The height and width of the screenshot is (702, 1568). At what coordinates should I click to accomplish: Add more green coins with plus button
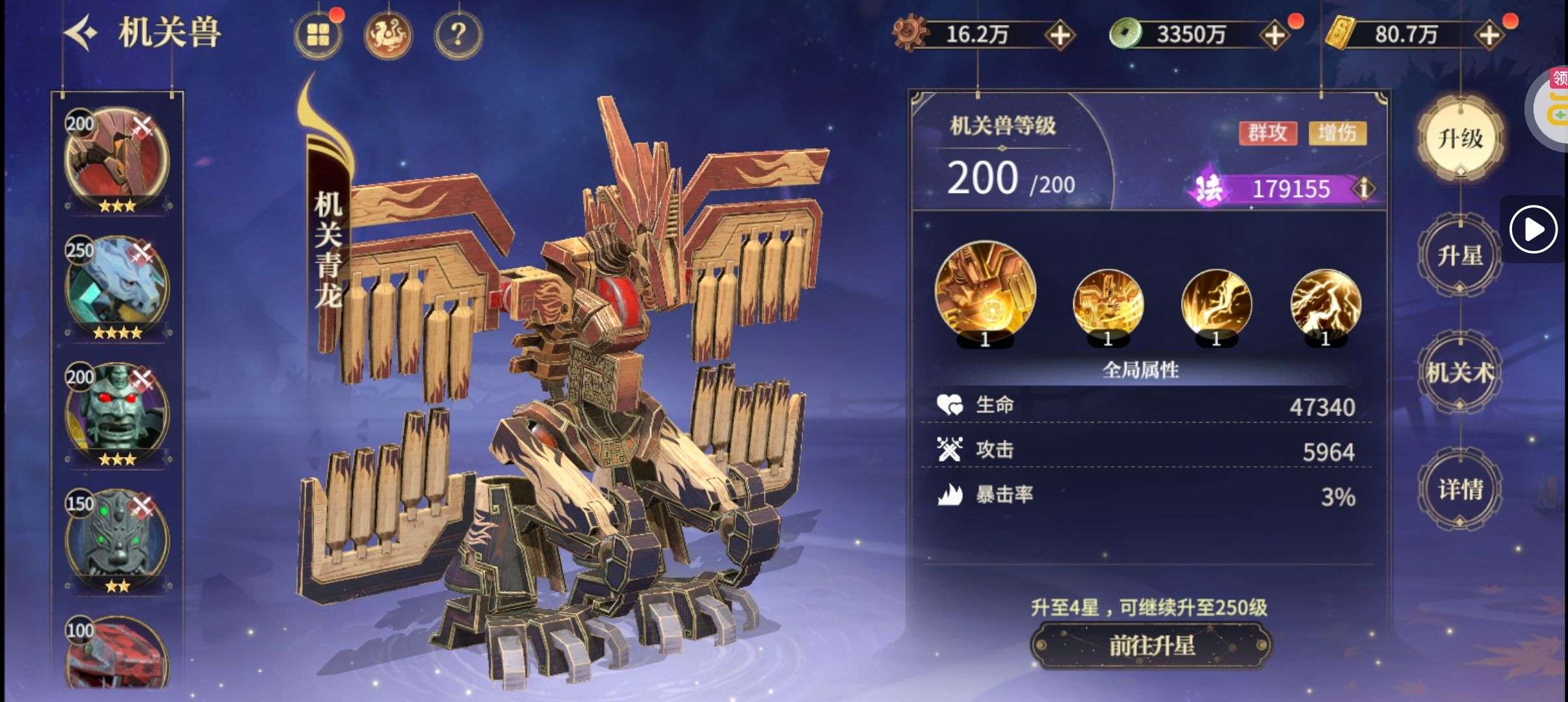click(x=1275, y=35)
